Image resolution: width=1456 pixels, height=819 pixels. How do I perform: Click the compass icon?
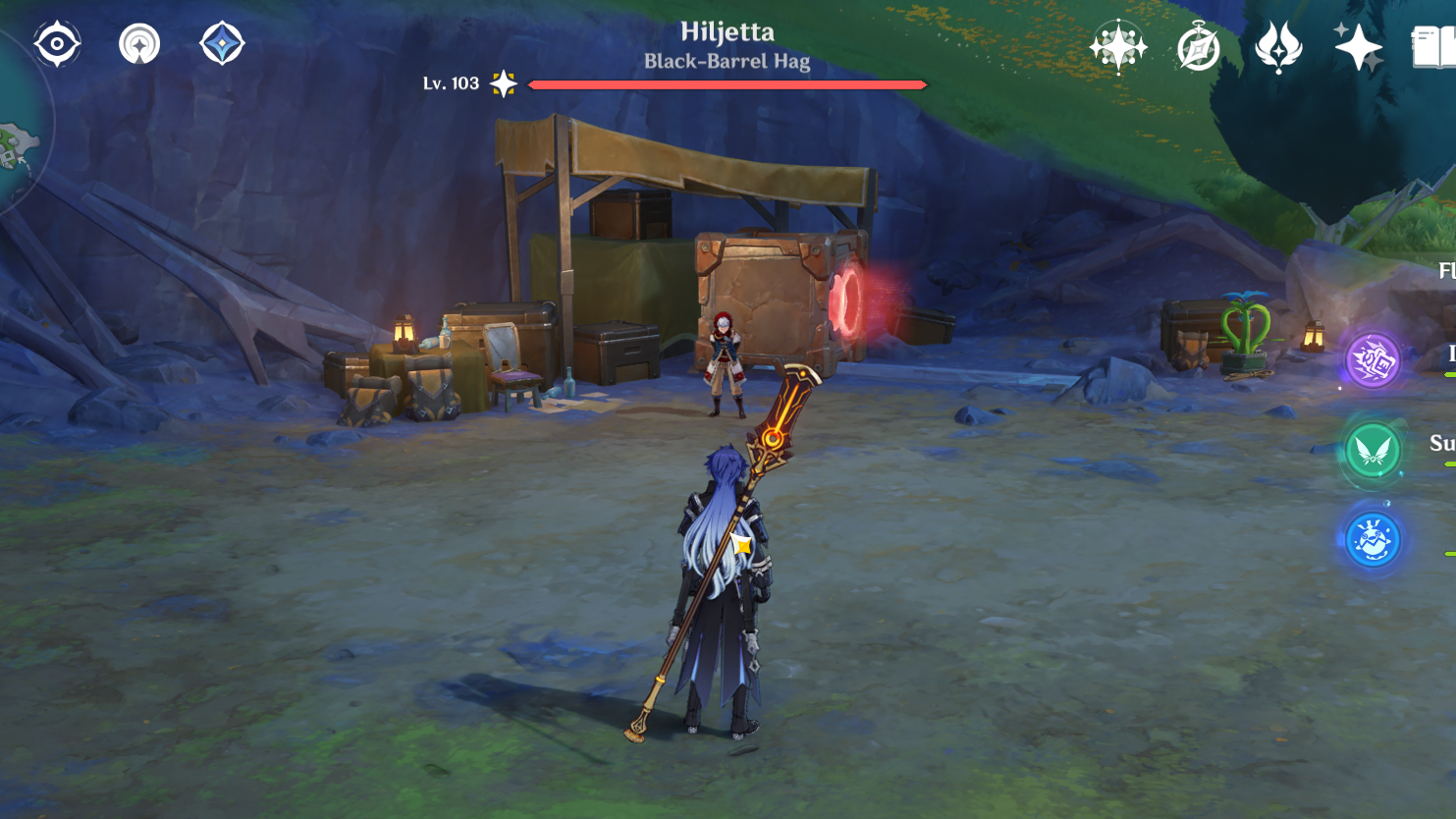click(x=1198, y=47)
